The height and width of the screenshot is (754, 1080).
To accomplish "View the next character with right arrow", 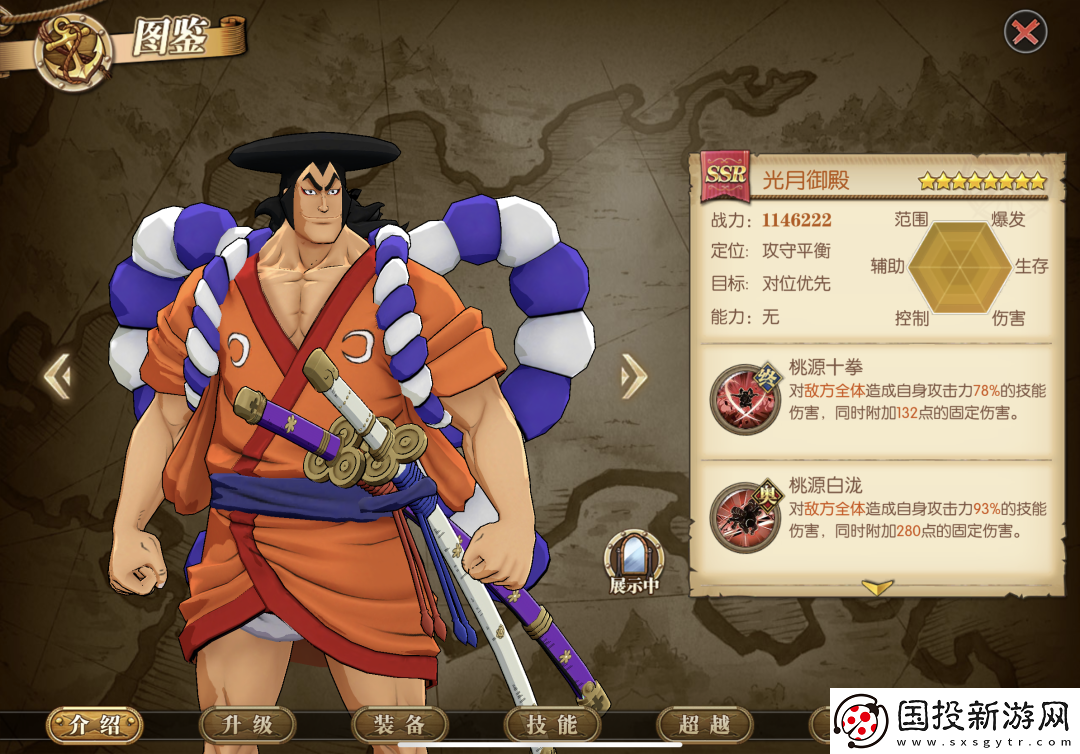I will pyautogui.click(x=633, y=377).
